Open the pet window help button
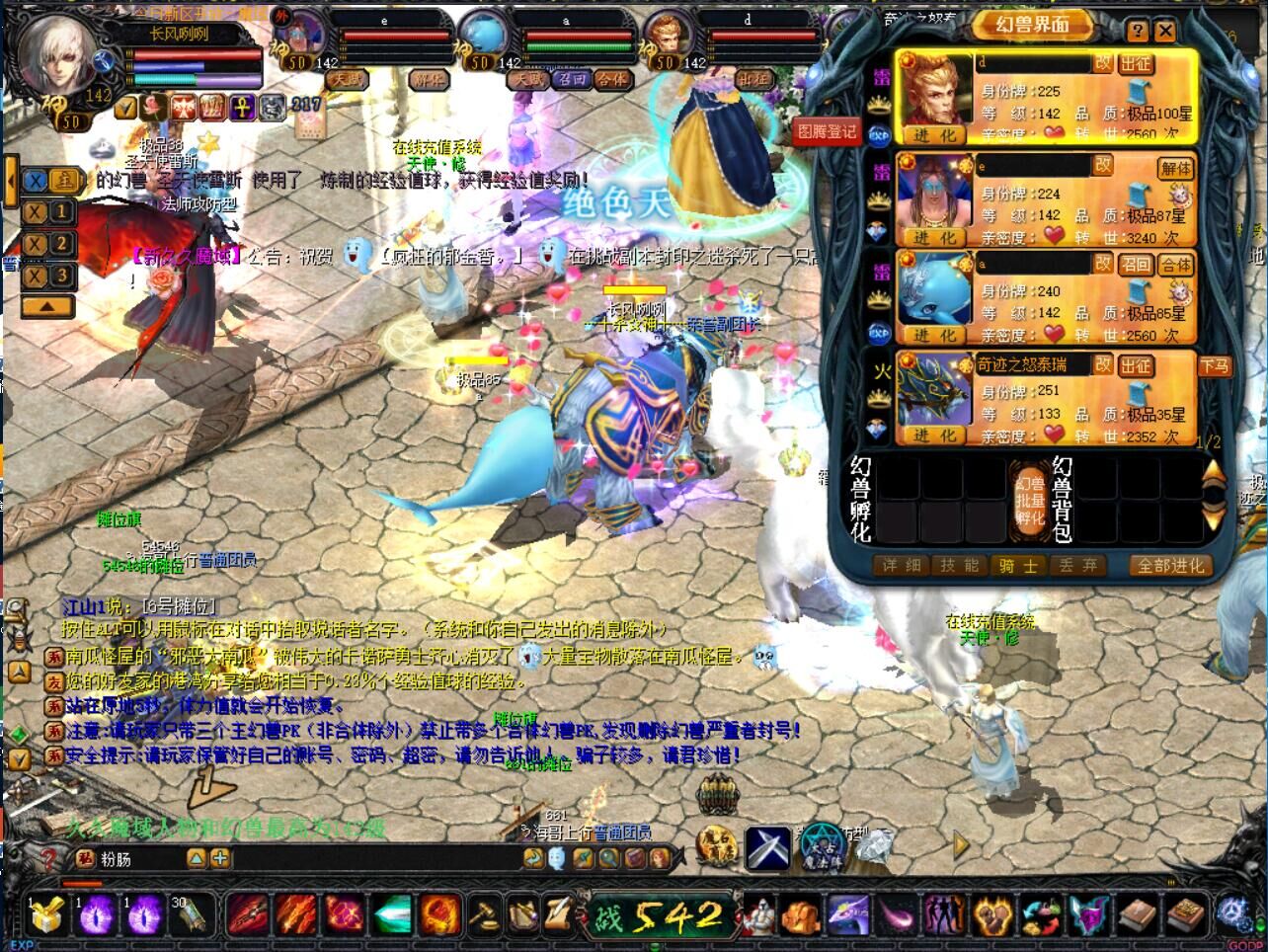1268x952 pixels. point(1138,31)
